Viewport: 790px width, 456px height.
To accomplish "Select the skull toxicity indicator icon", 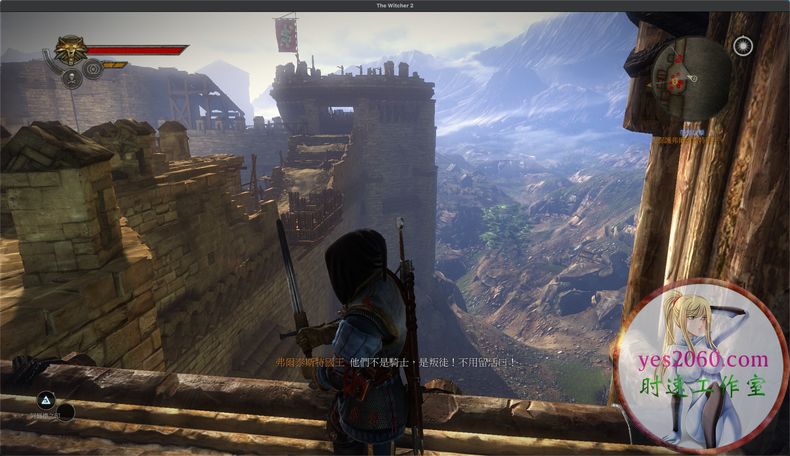I will 72,79.
